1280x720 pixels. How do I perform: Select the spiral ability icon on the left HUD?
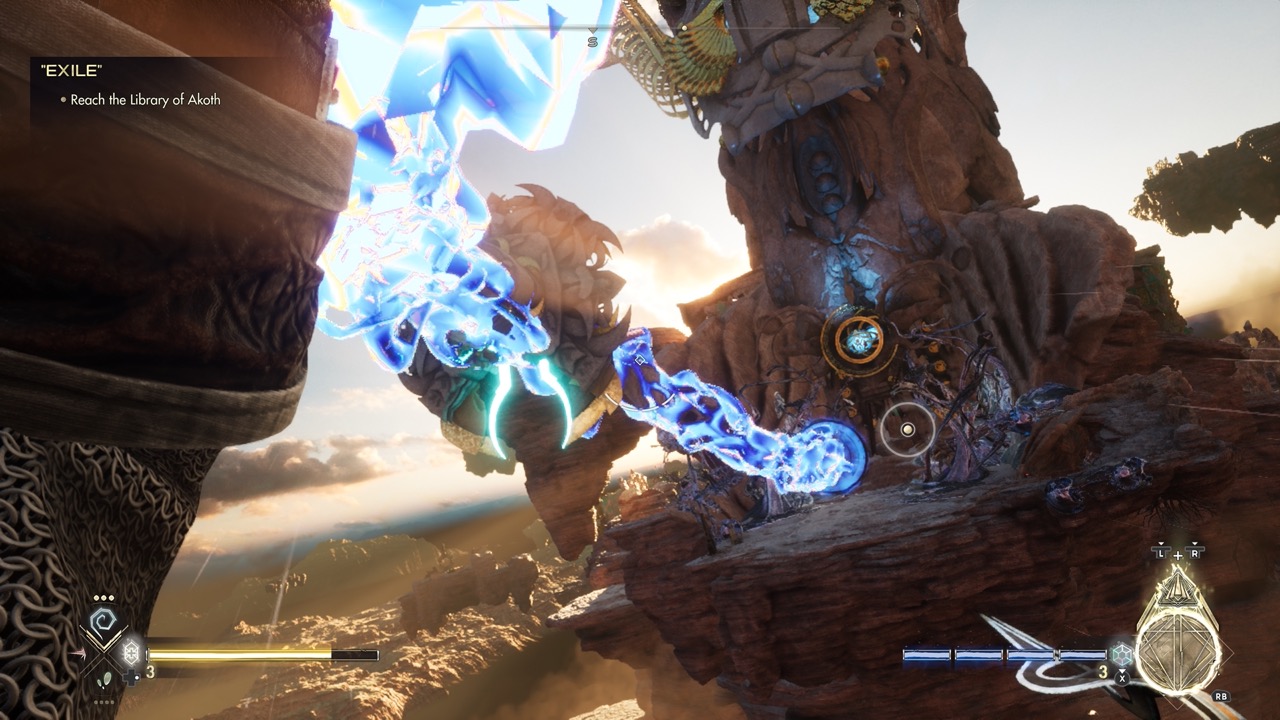click(x=102, y=619)
